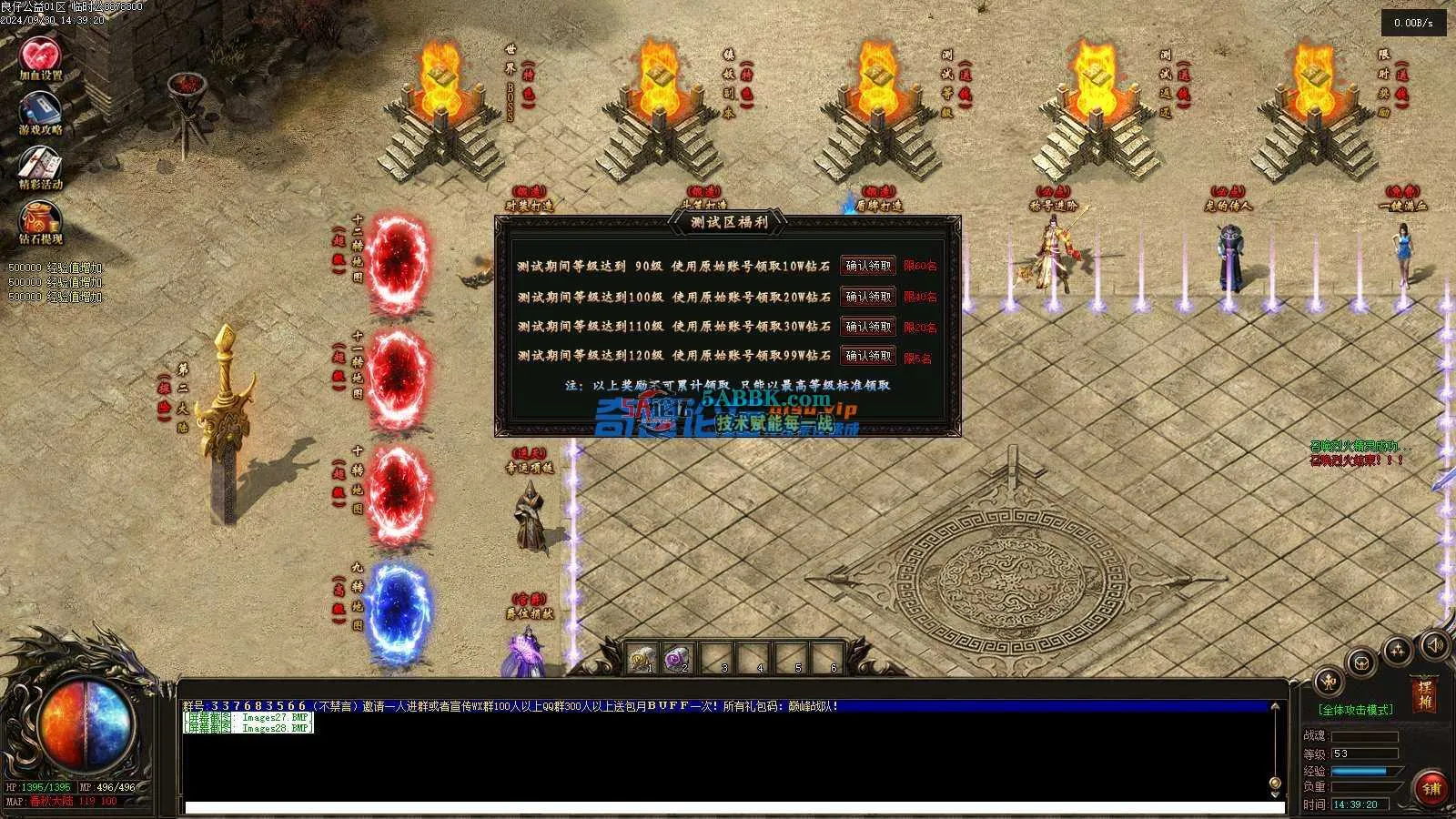
Task: Toggle the 屏蔽截图 Images27.BMP entry in chat
Action: [248, 717]
